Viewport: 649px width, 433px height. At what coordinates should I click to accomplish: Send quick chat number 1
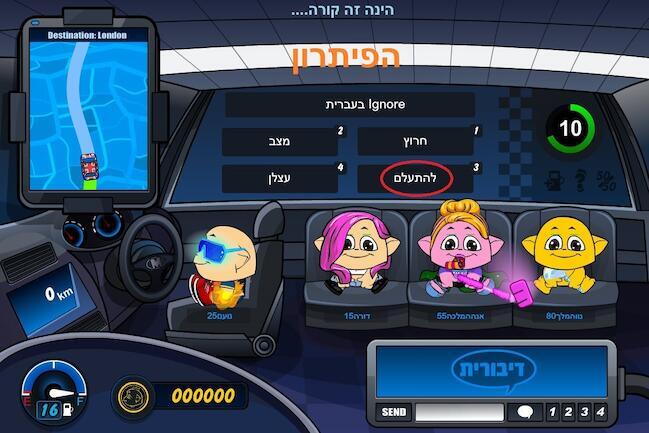(550, 412)
